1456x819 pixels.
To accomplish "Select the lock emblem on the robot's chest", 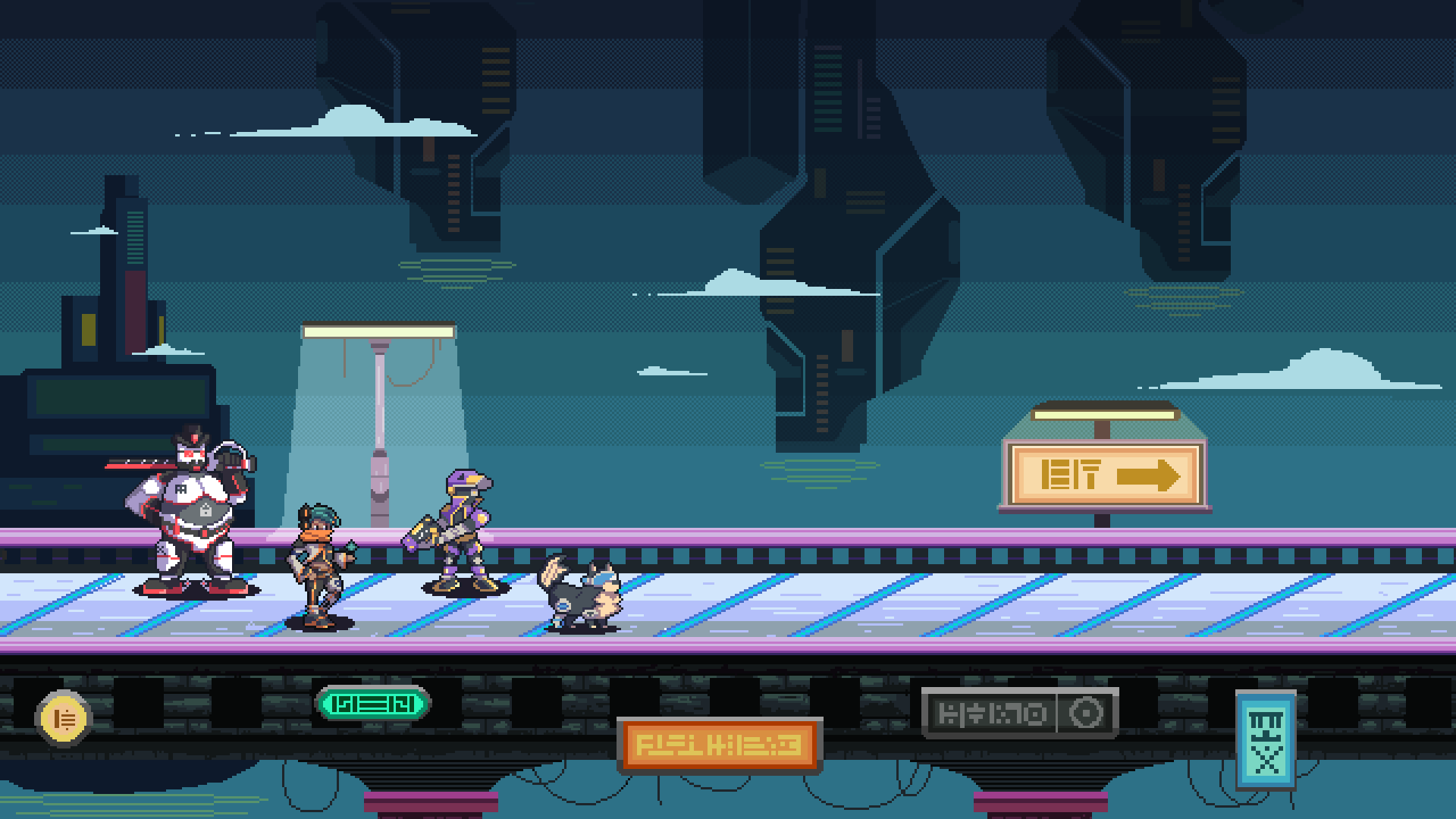I will [203, 510].
